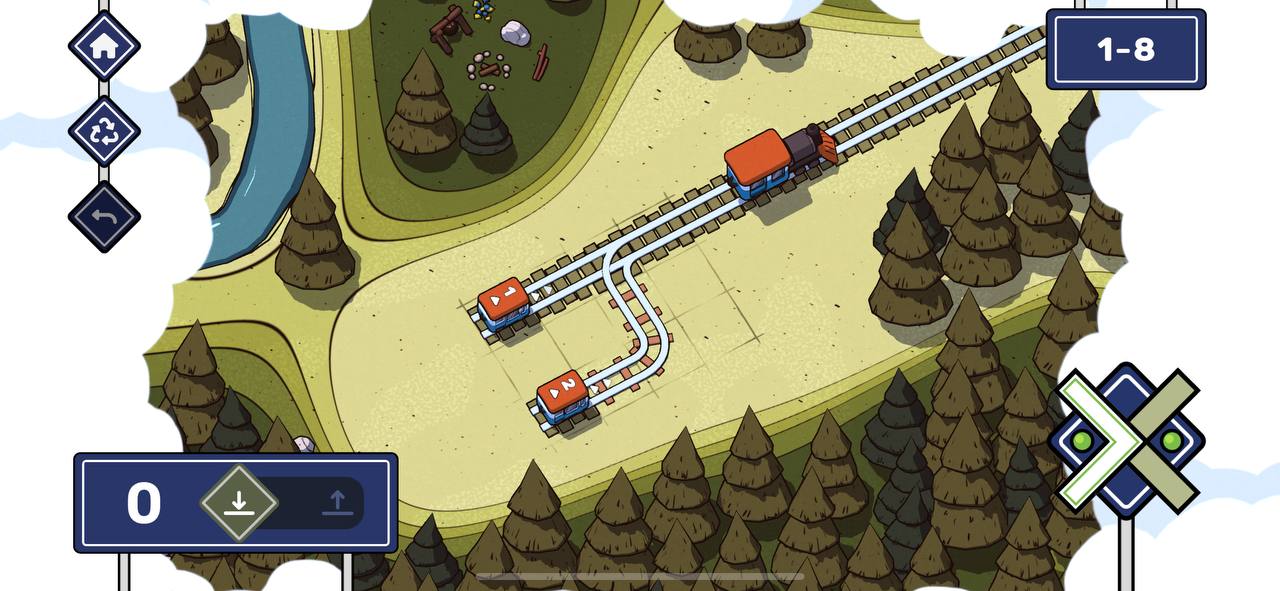This screenshot has width=1280, height=591.
Task: Restart the level with the recycle arrows button
Action: click(x=104, y=131)
